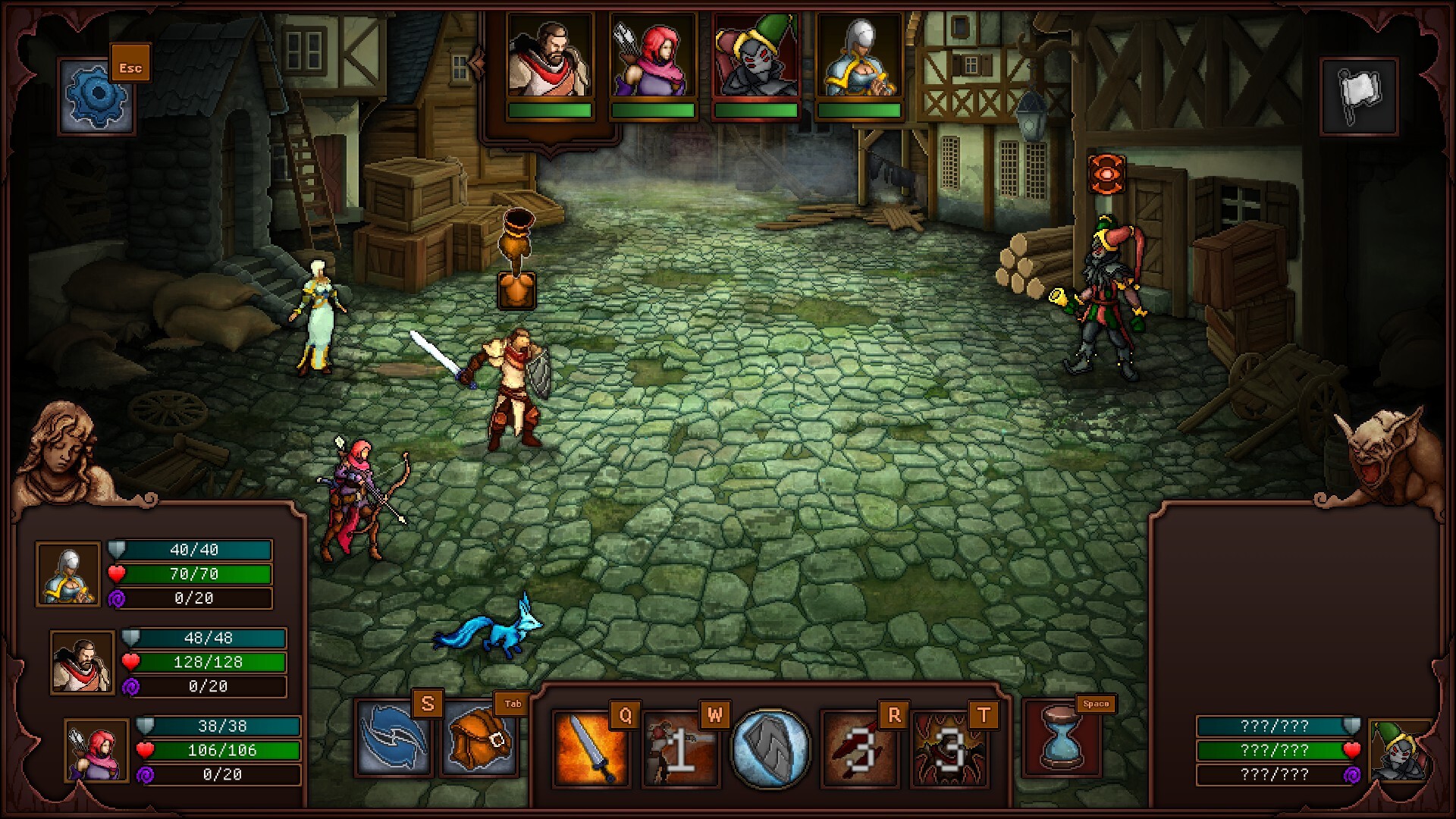Viewport: 1456px width, 819px height.
Task: Click the jester enemy portrait in the stats panel
Action: click(1401, 750)
